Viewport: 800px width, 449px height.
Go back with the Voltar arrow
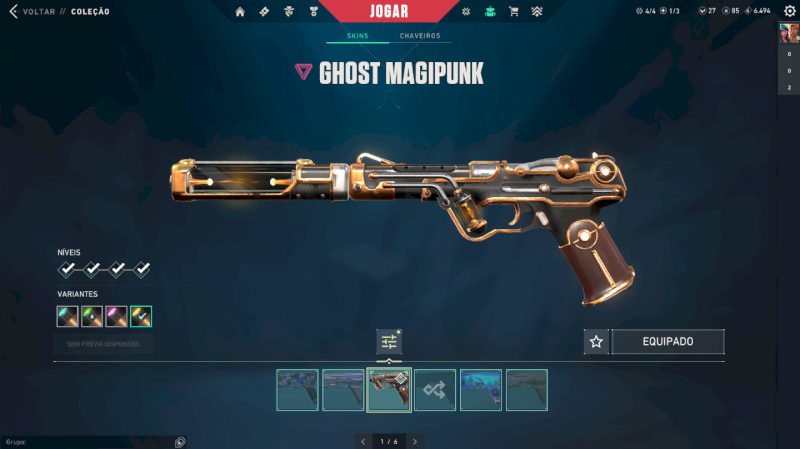(x=13, y=12)
